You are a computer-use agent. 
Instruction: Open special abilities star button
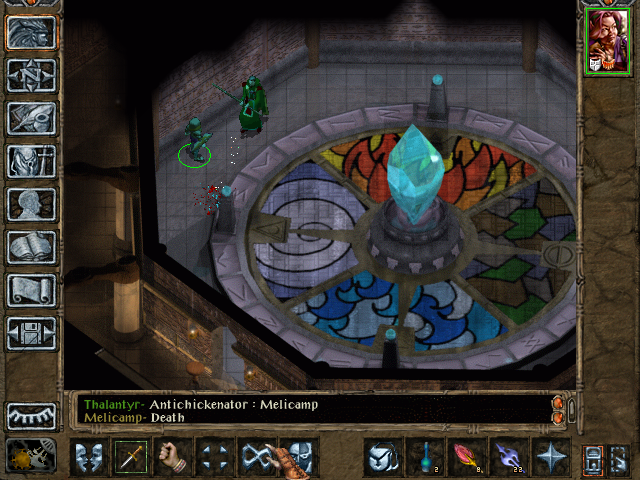point(551,457)
